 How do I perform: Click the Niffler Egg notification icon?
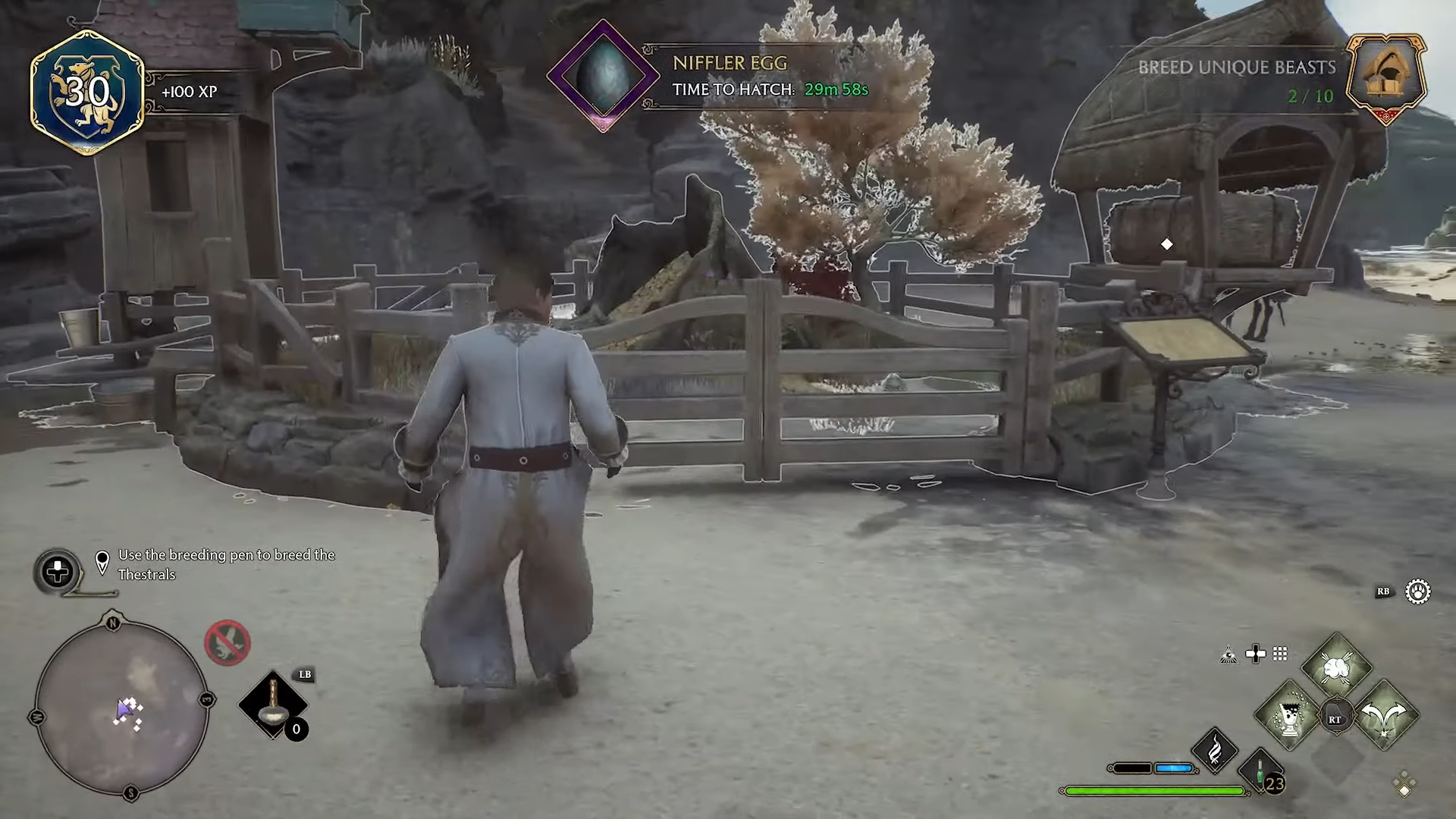(x=603, y=76)
